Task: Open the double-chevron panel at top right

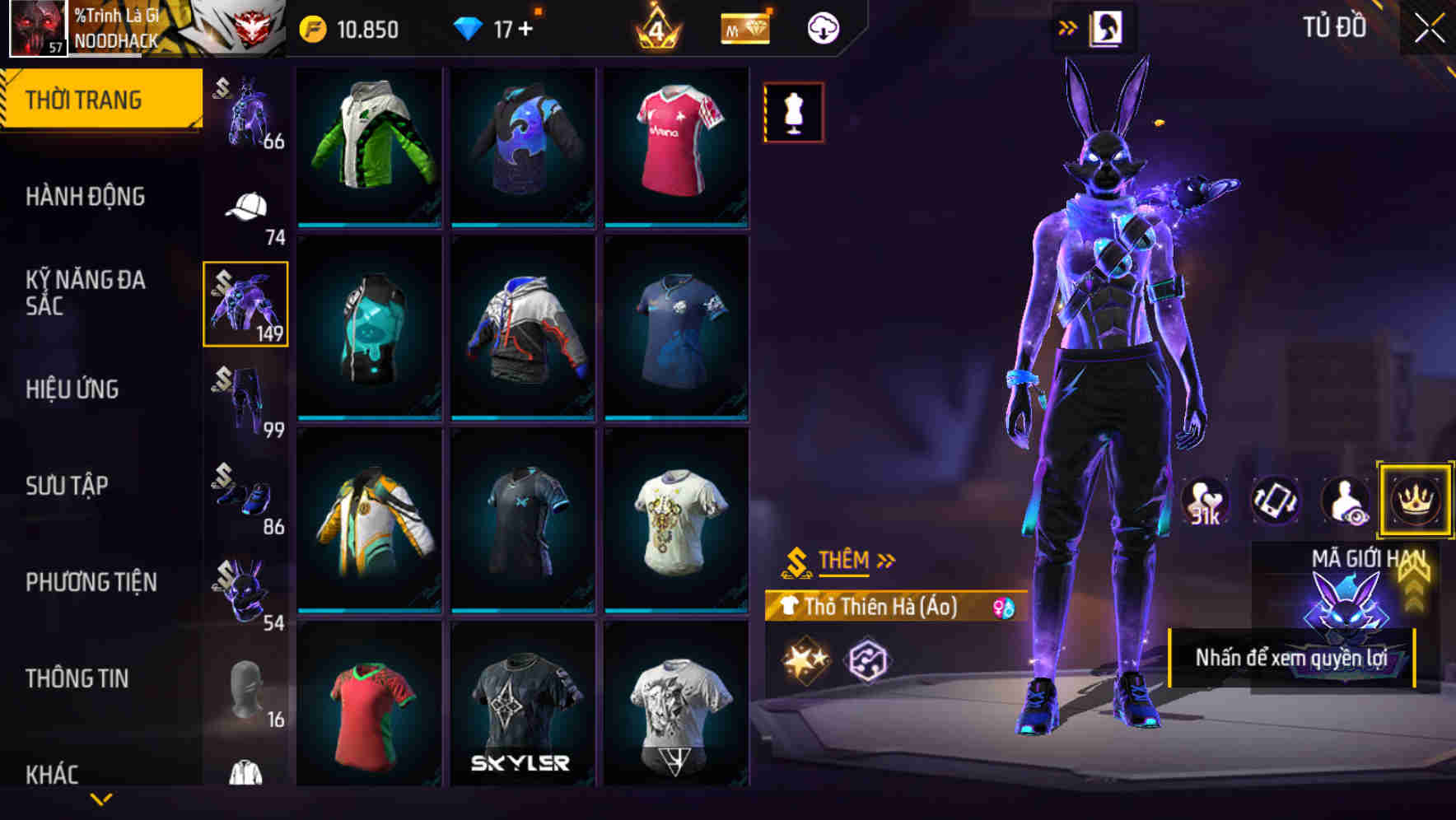Action: (x=1068, y=26)
